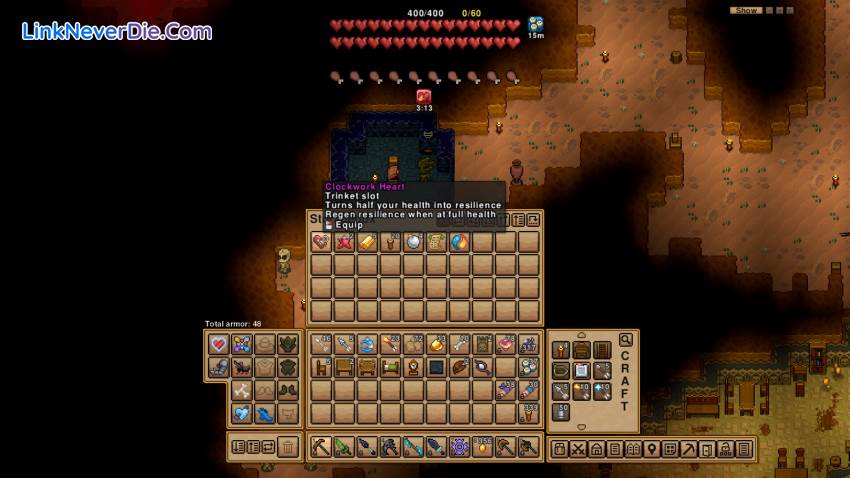Select the blue boots equipment slot
This screenshot has width=850, height=478.
click(265, 413)
